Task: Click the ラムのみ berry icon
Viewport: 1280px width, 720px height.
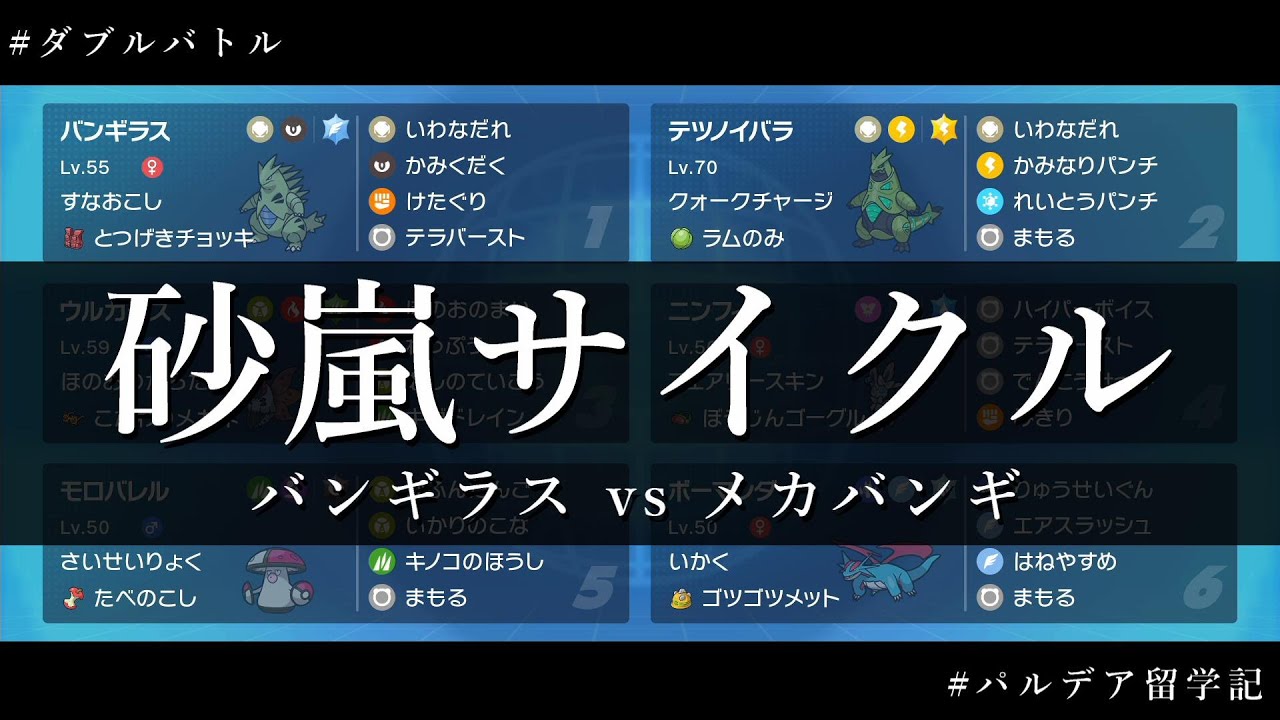Action: click(680, 238)
